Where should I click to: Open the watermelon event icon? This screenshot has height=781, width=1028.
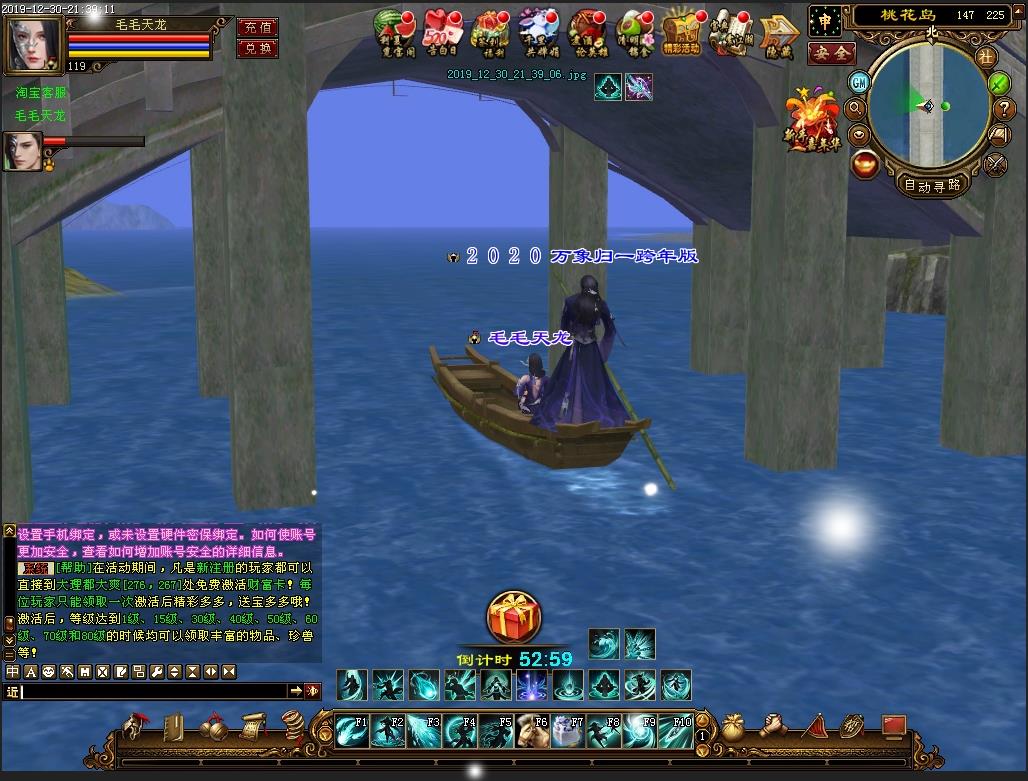tap(394, 32)
